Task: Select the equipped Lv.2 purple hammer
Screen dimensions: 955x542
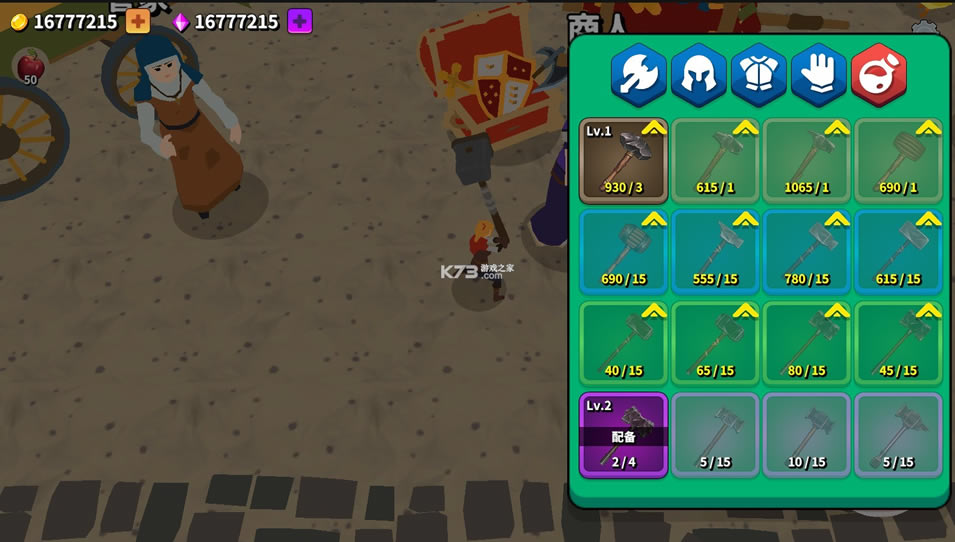Action: (623, 435)
